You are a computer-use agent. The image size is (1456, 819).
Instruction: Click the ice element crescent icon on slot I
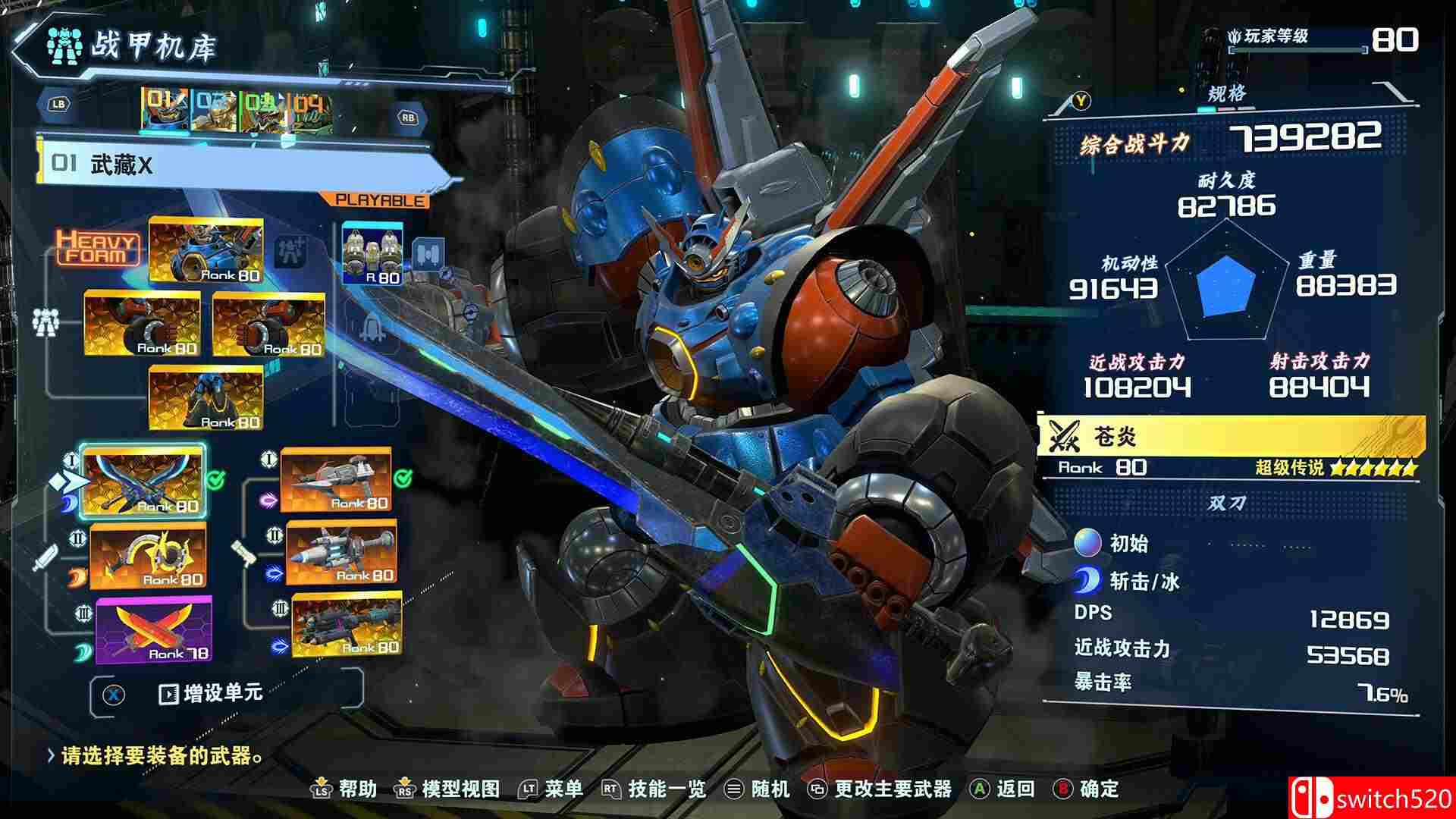[x=67, y=504]
